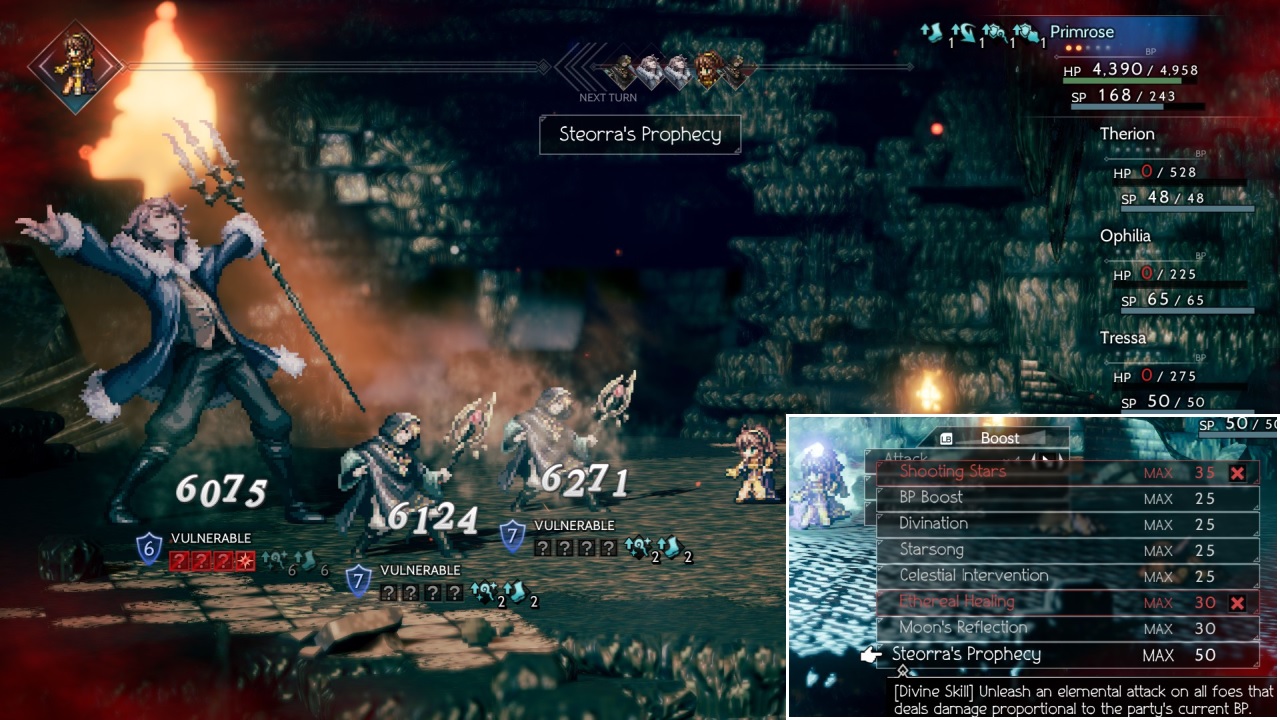Viewport: 1280px width, 720px height.
Task: Click the Boost button above skill list
Action: pyautogui.click(x=999, y=438)
